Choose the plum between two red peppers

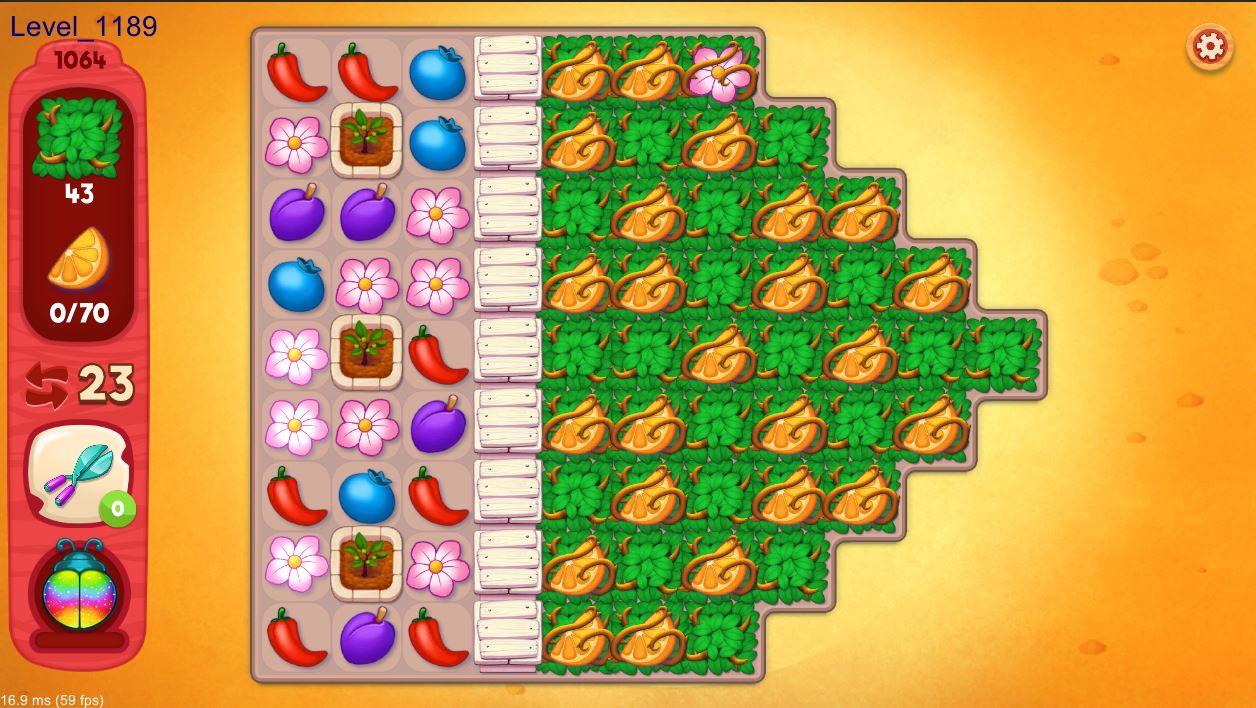coord(366,636)
